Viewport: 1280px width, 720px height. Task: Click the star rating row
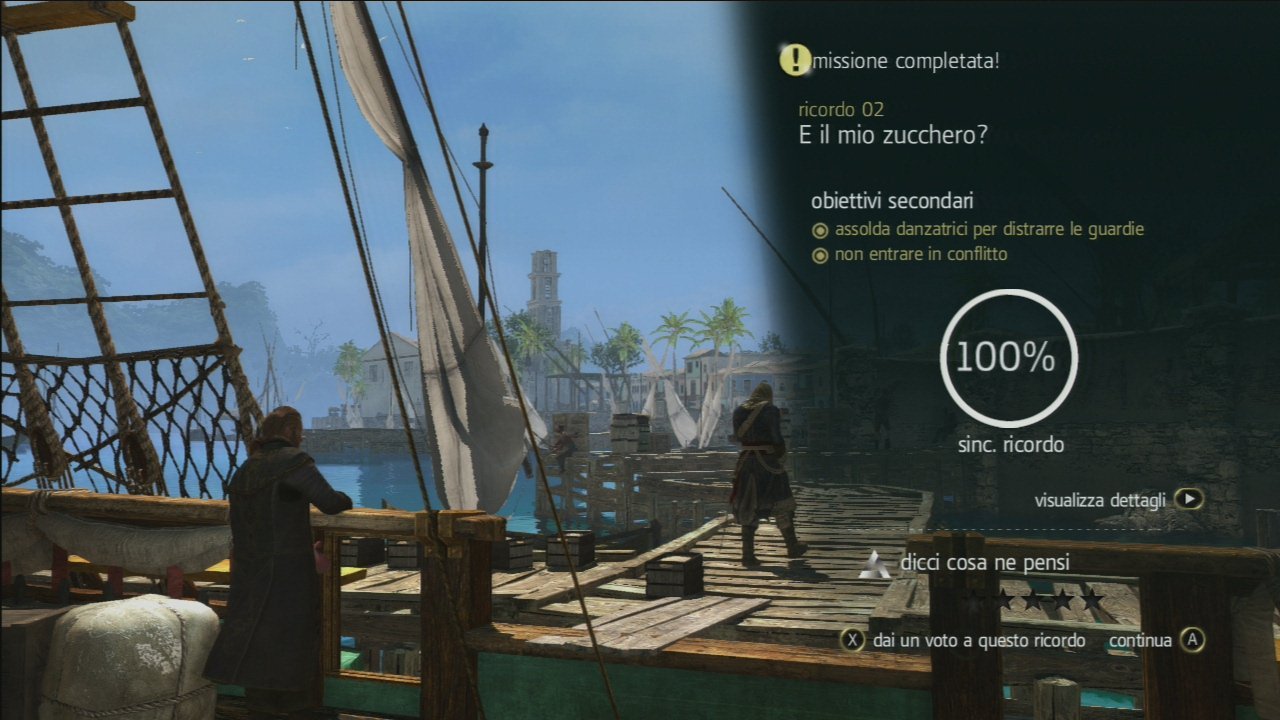tap(1034, 600)
